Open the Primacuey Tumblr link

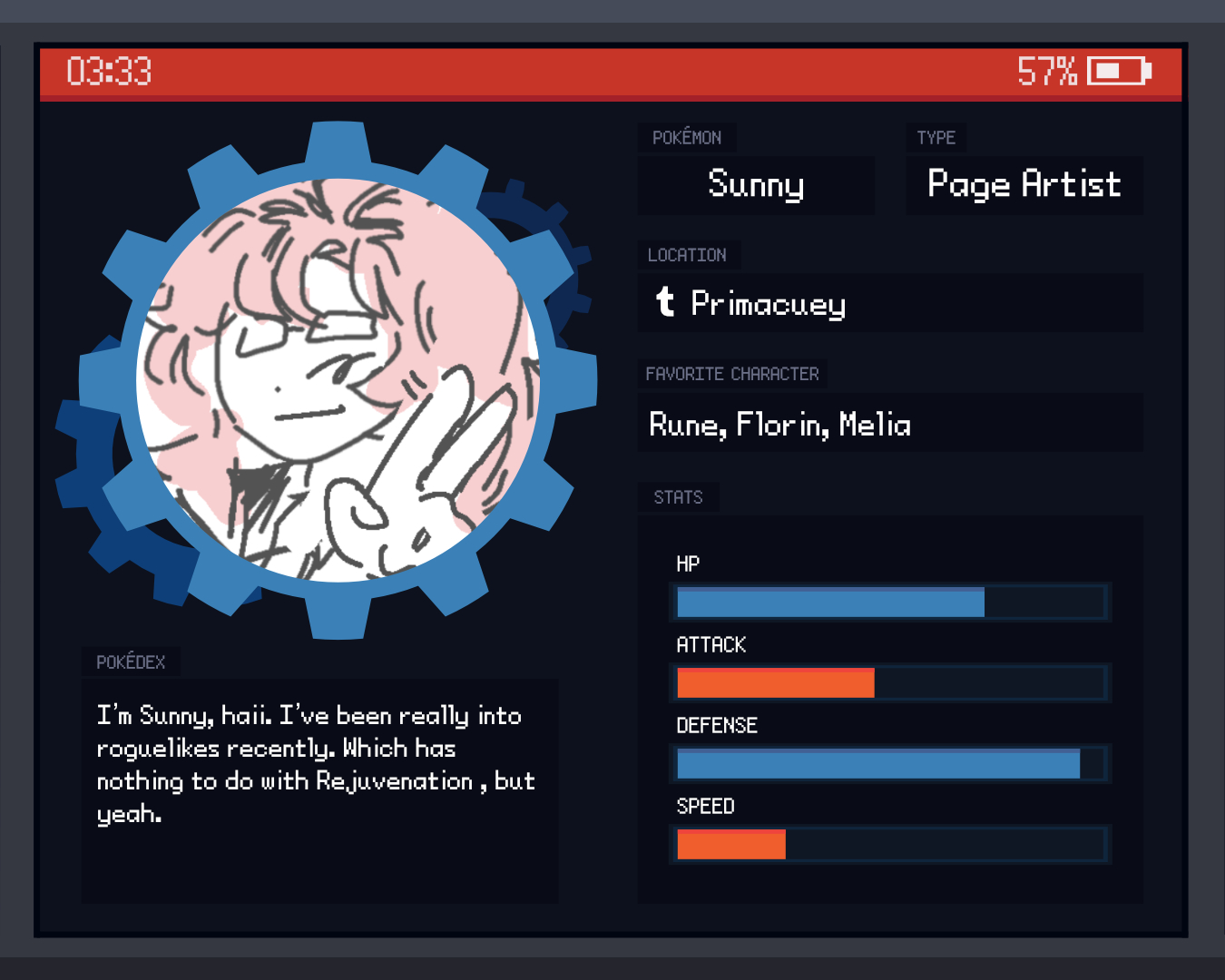(768, 304)
